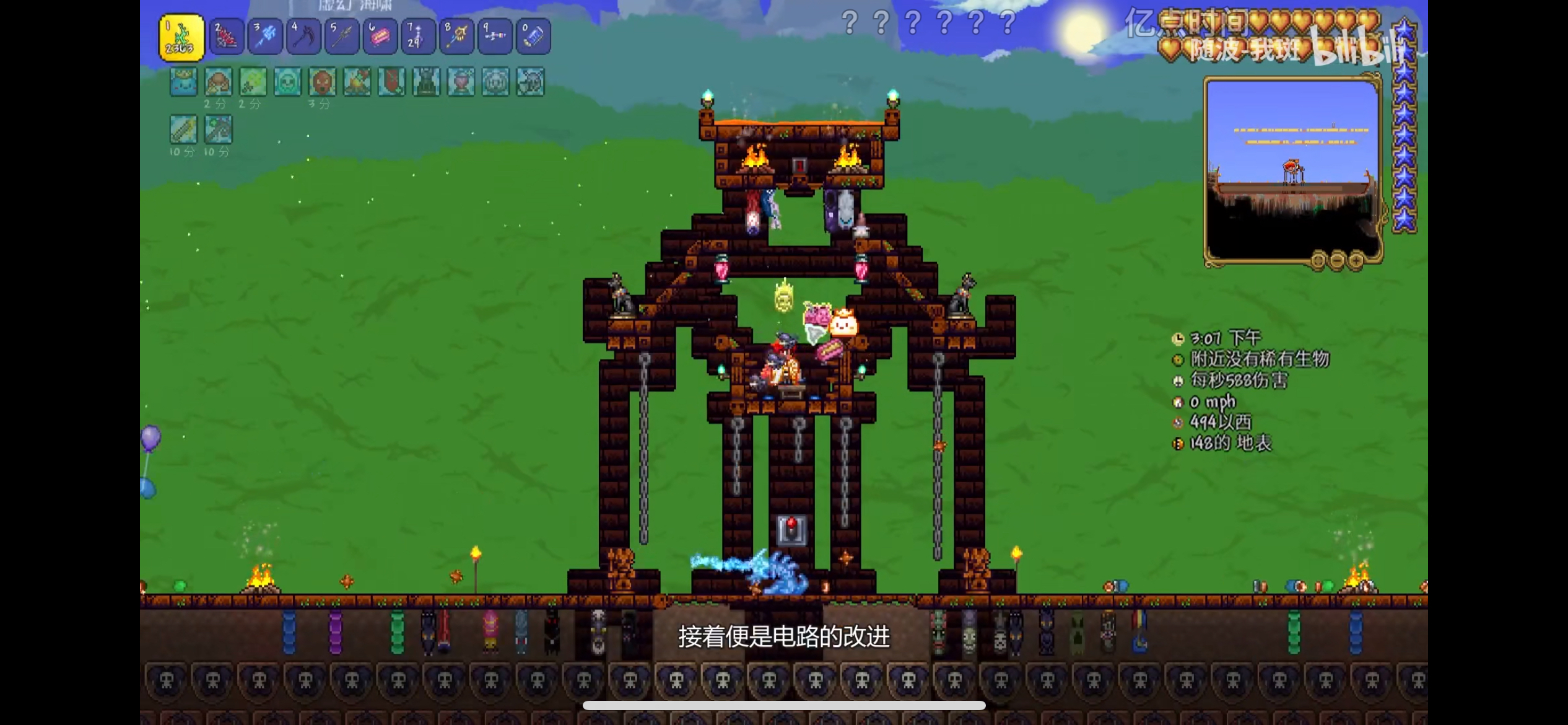Tap the DPS meter icon showing 588 damage
The height and width of the screenshot is (725, 1568).
[x=1178, y=380]
